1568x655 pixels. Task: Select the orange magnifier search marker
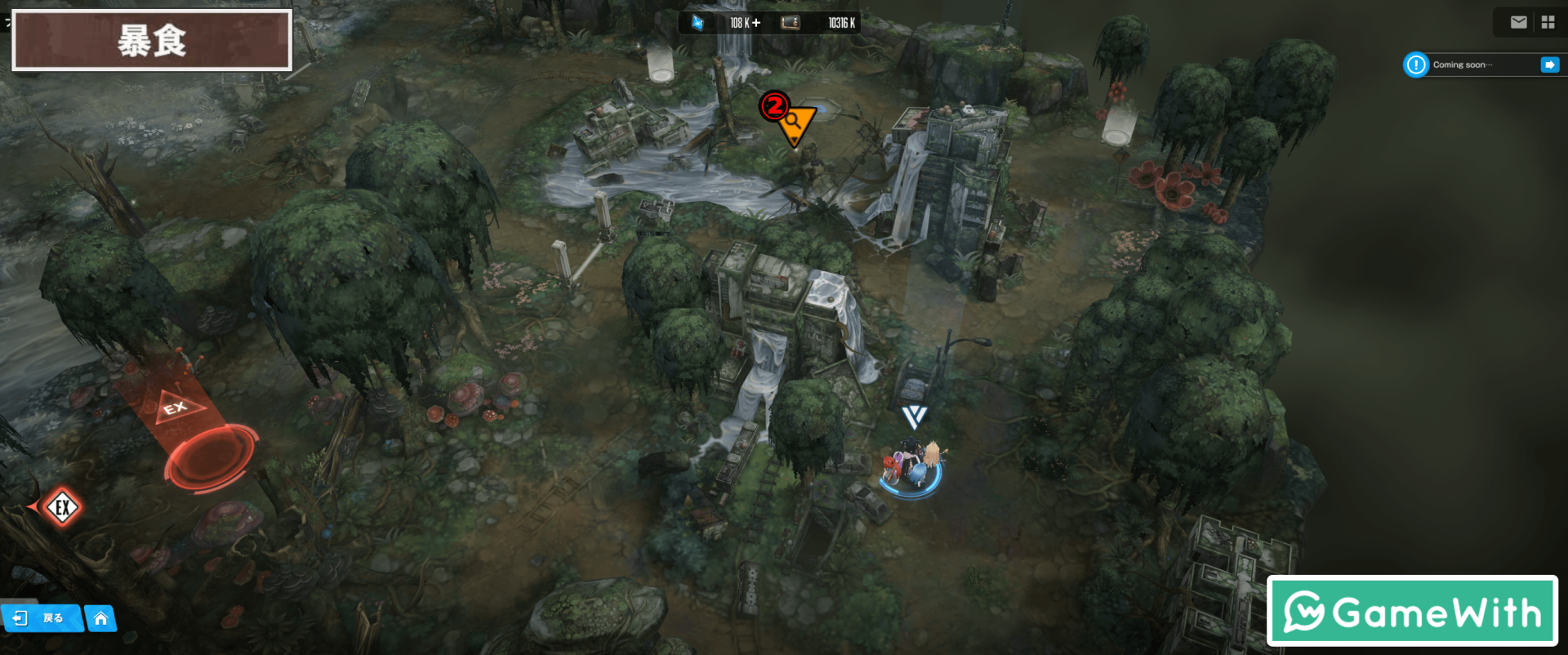795,124
